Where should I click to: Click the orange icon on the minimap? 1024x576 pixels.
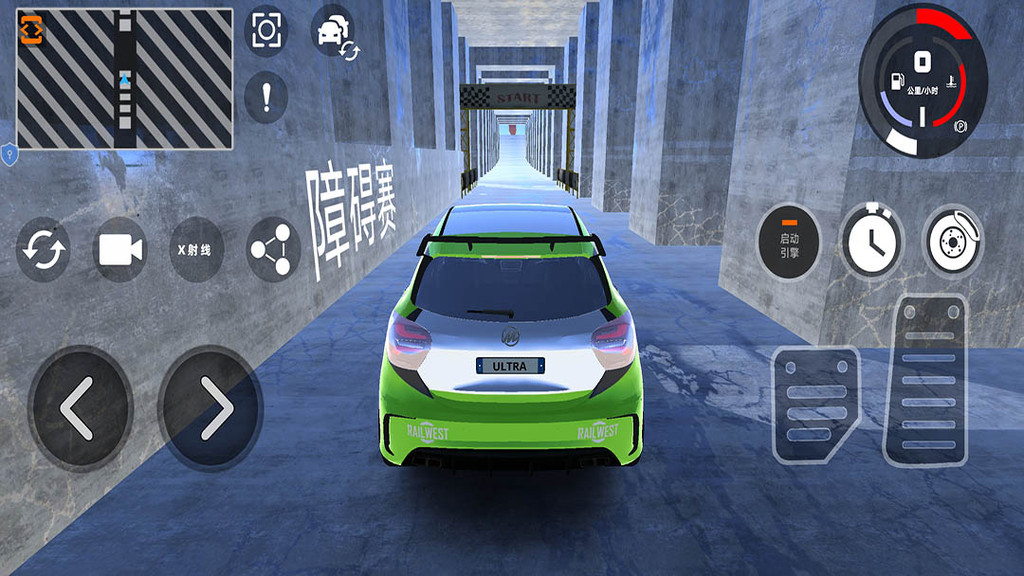click(x=31, y=31)
